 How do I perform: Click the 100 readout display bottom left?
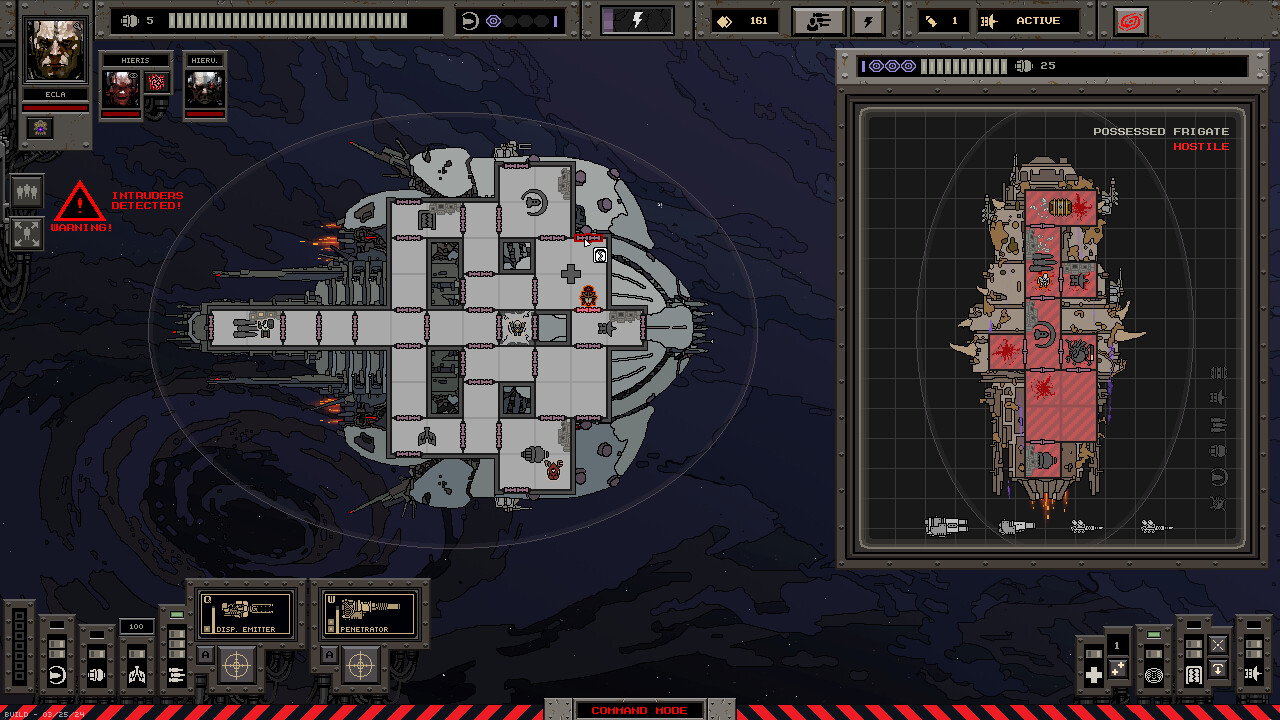click(x=136, y=626)
